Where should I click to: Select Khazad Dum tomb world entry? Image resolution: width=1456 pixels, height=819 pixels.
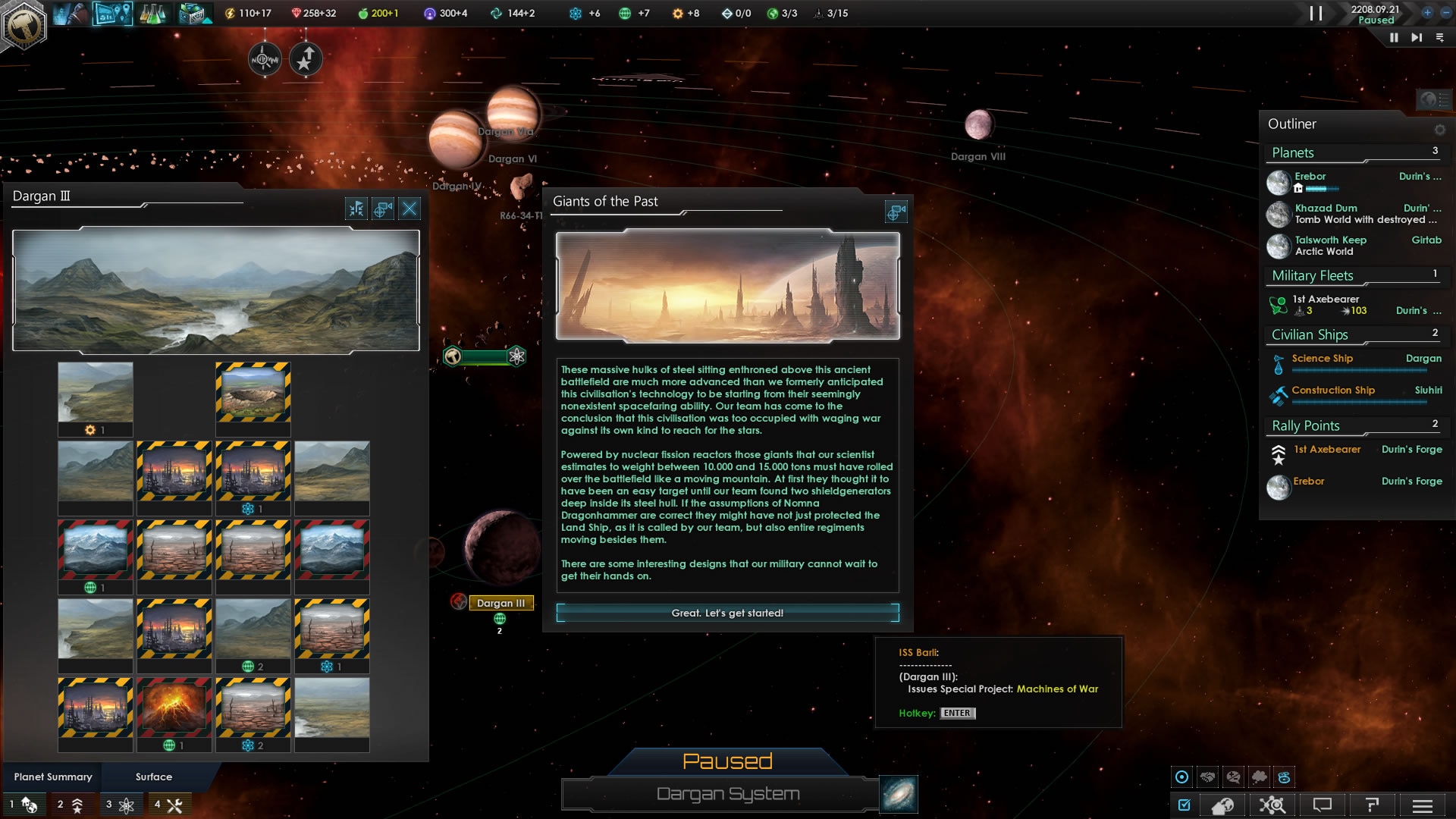(1326, 209)
